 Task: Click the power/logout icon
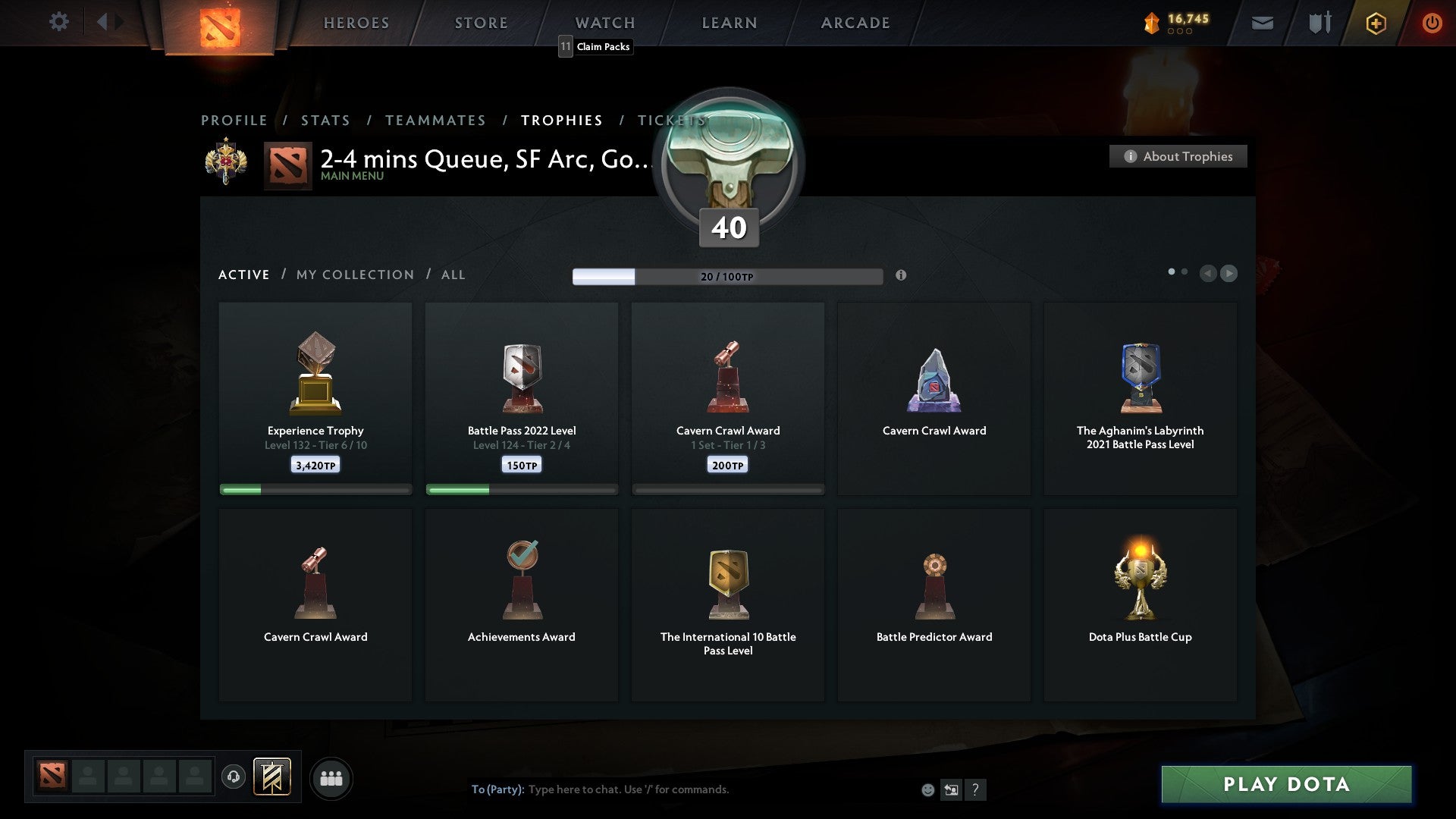pos(1432,23)
